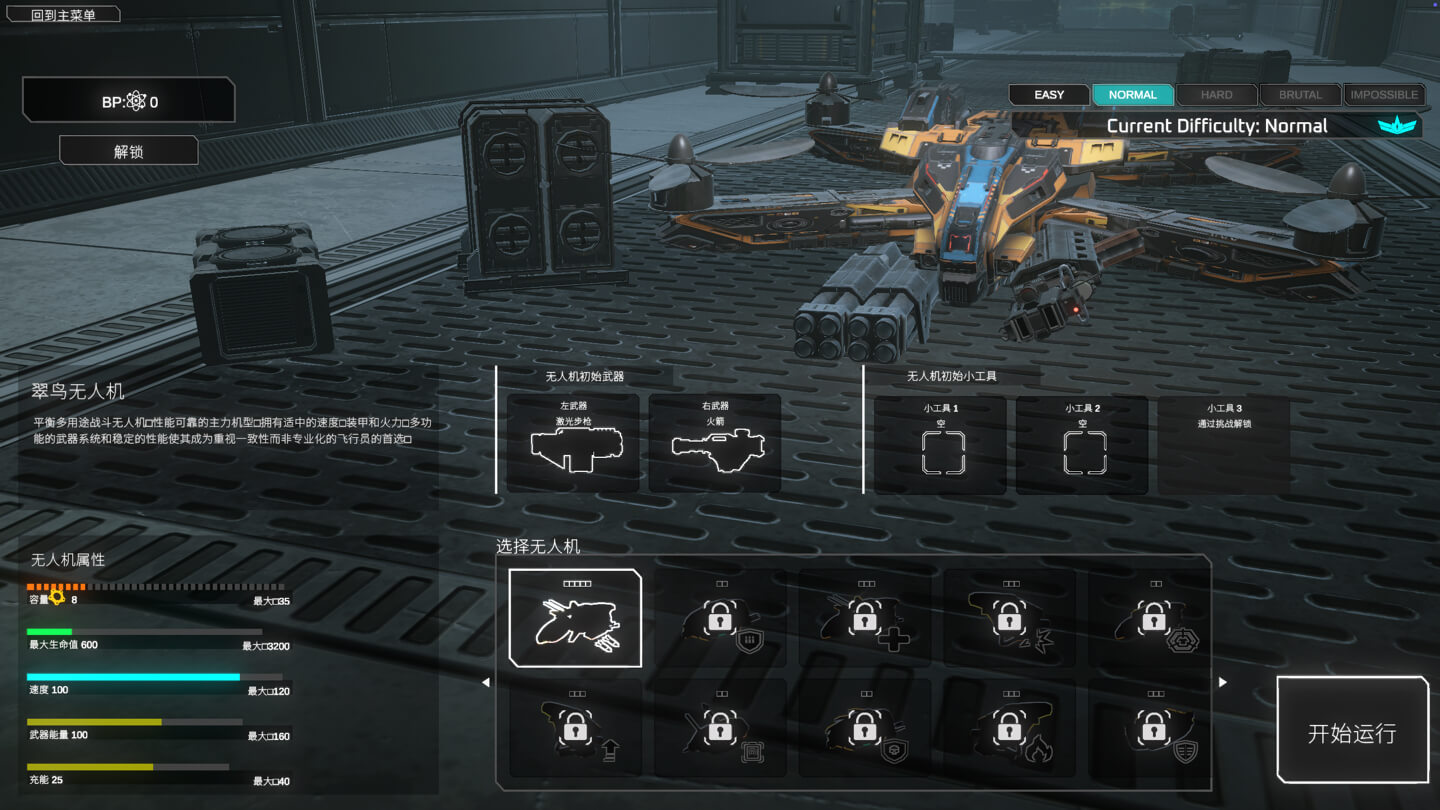The width and height of the screenshot is (1440, 810).
Task: Select EASY difficulty
Action: 1049,95
